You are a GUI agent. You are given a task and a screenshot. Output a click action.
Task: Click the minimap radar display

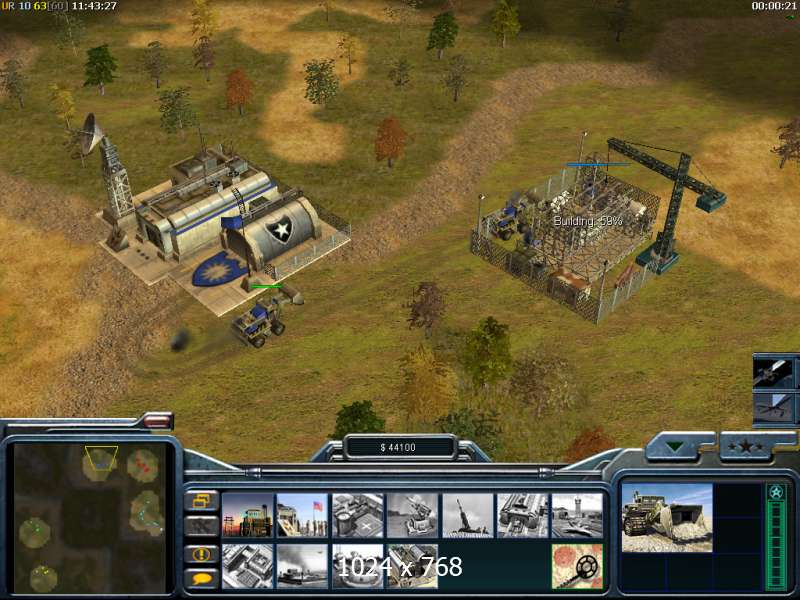point(89,518)
